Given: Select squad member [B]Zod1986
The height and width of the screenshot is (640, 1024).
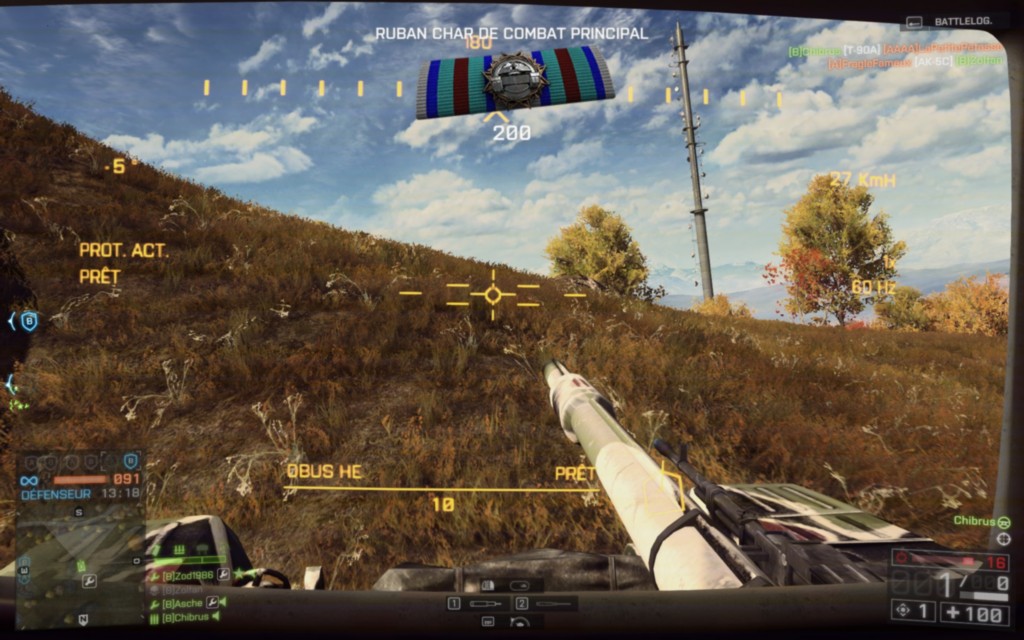Looking at the screenshot, I should [189, 576].
